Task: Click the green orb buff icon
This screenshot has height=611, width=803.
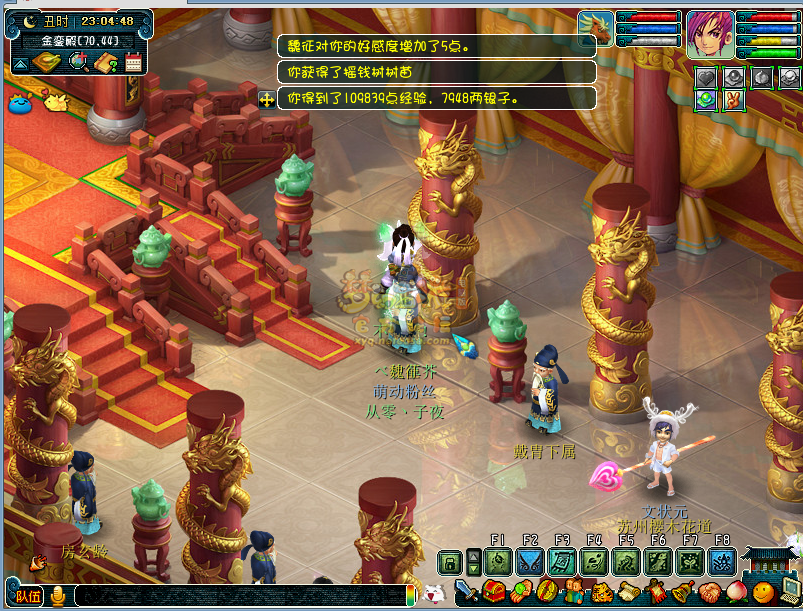Action: coord(706,100)
